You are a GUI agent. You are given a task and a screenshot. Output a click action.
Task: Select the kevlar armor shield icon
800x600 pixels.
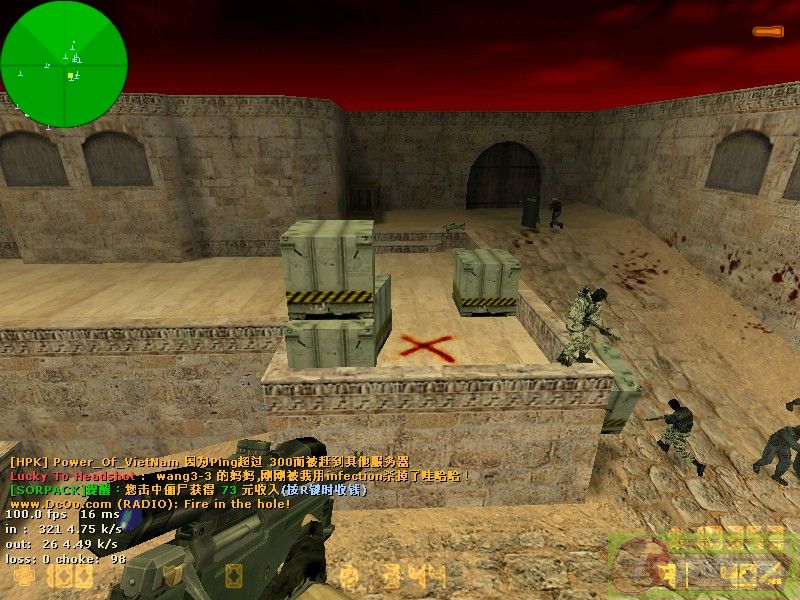pos(174,576)
